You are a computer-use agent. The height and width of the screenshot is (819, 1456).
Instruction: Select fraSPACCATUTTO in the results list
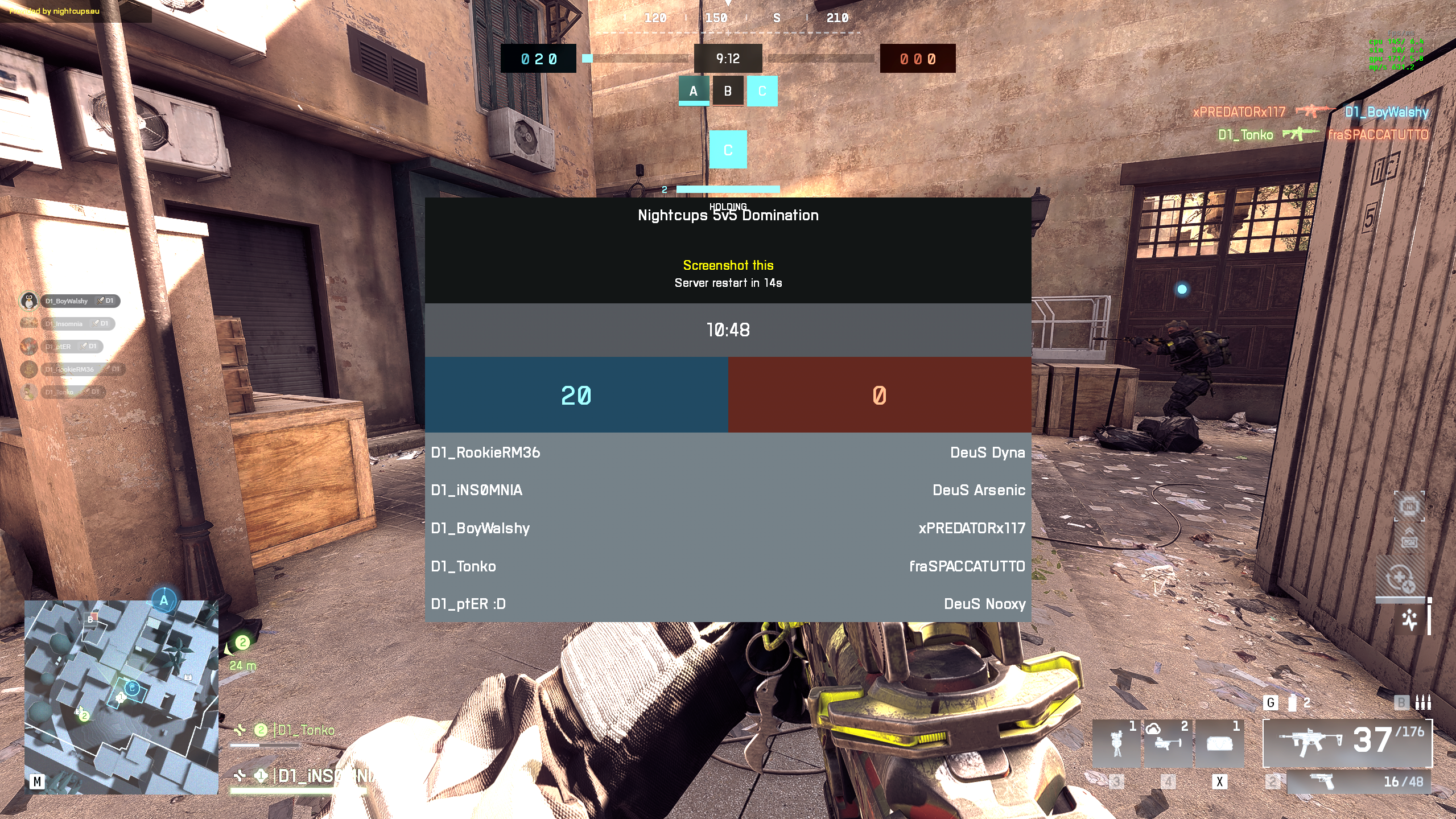point(967,566)
